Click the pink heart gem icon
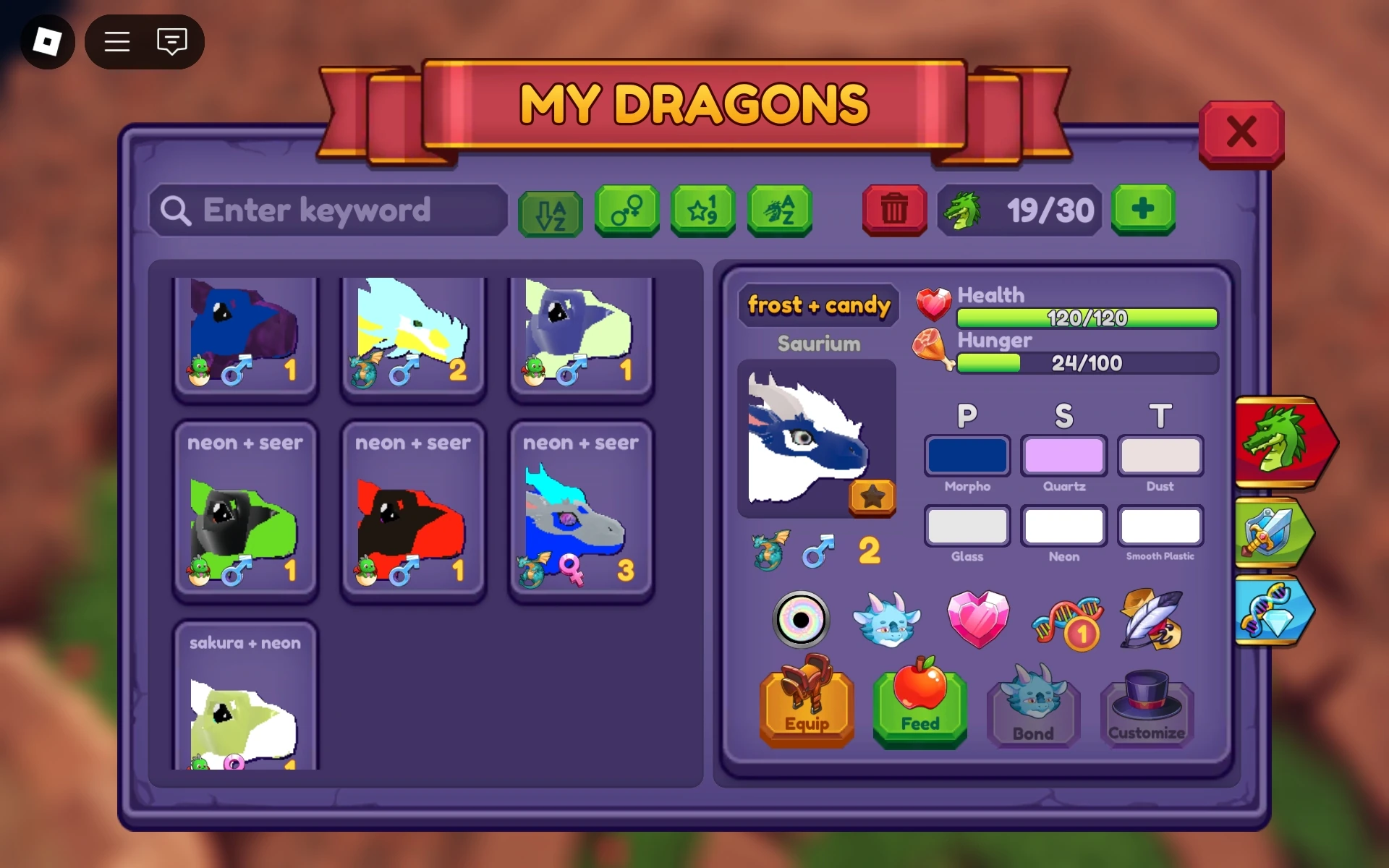1389x868 pixels. pos(978,620)
